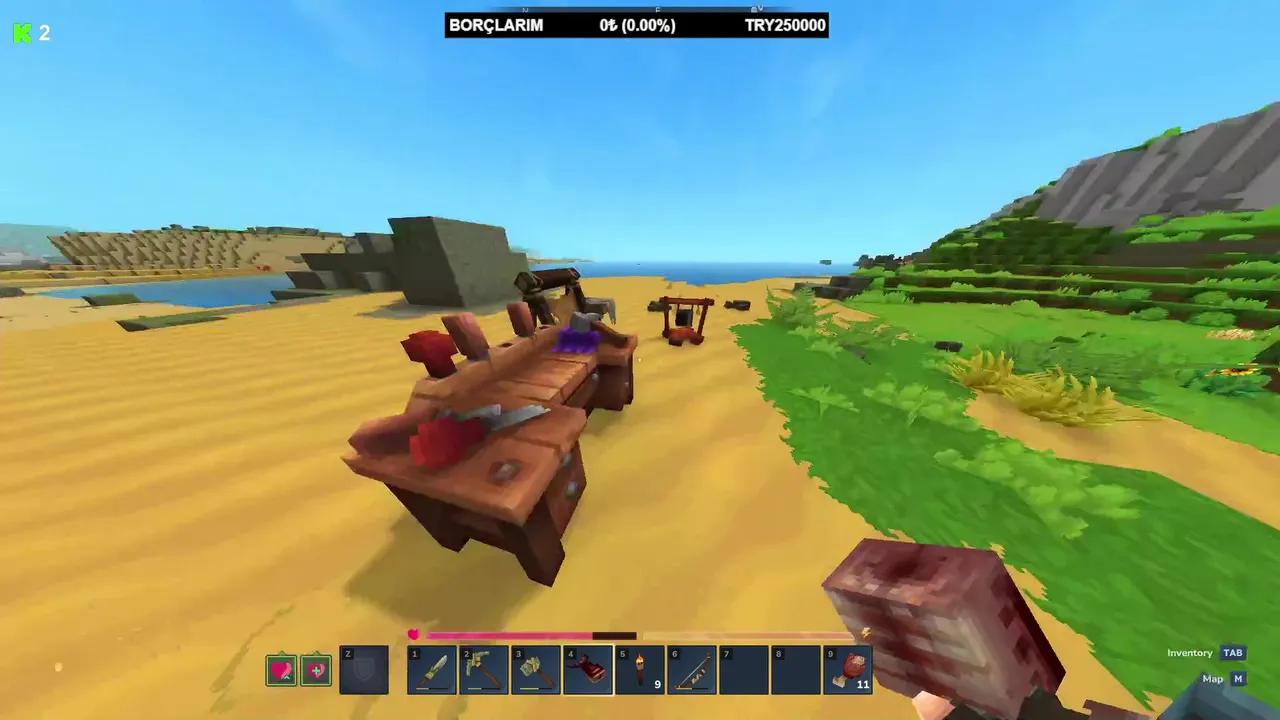Select the hammer in hotbar slot 3
The width and height of the screenshot is (1280, 720).
536,668
